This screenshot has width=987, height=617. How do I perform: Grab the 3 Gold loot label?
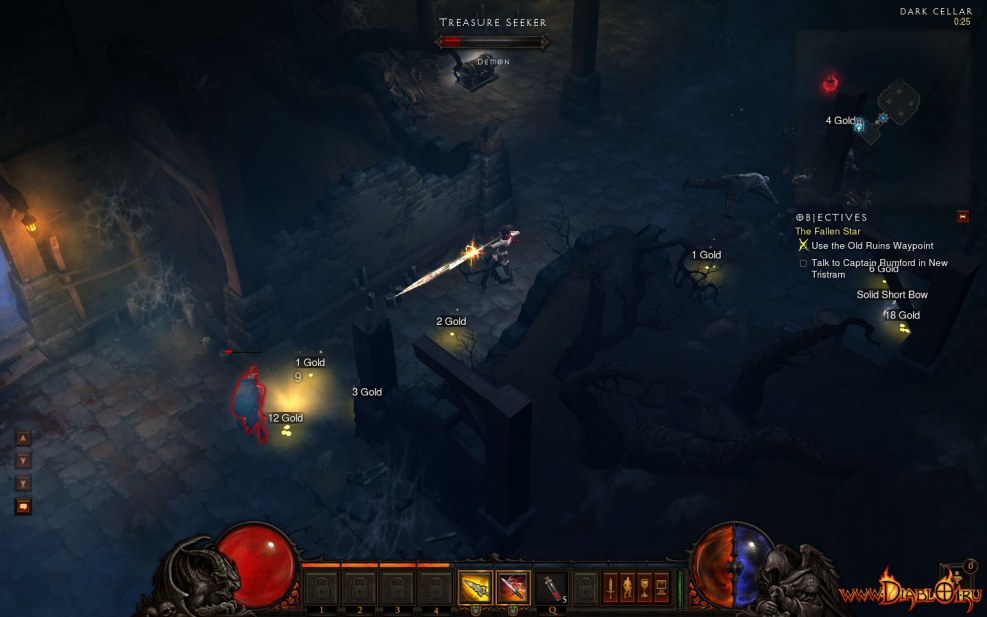pyautogui.click(x=367, y=392)
